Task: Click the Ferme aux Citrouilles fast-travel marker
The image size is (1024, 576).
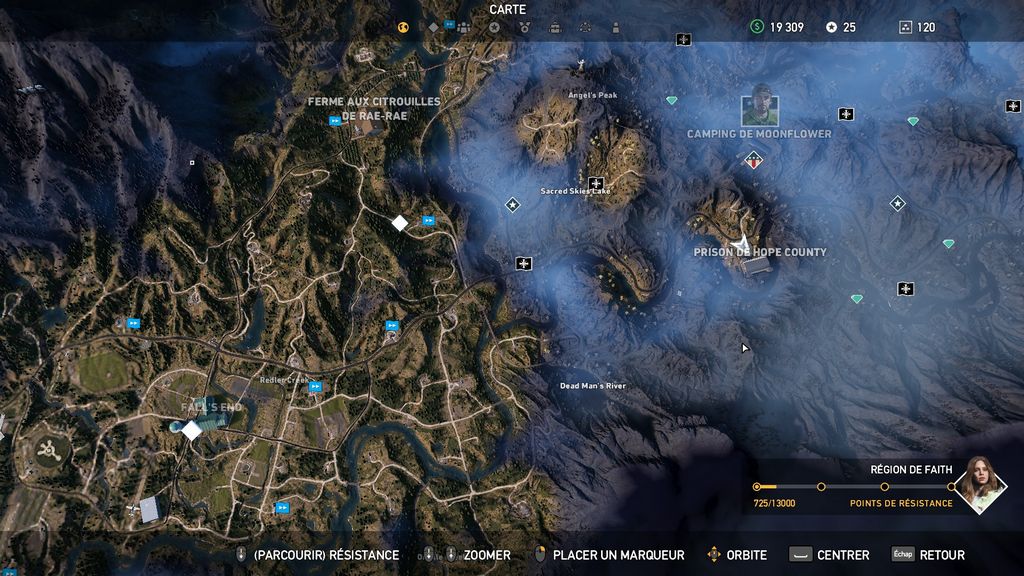Action: coord(335,121)
